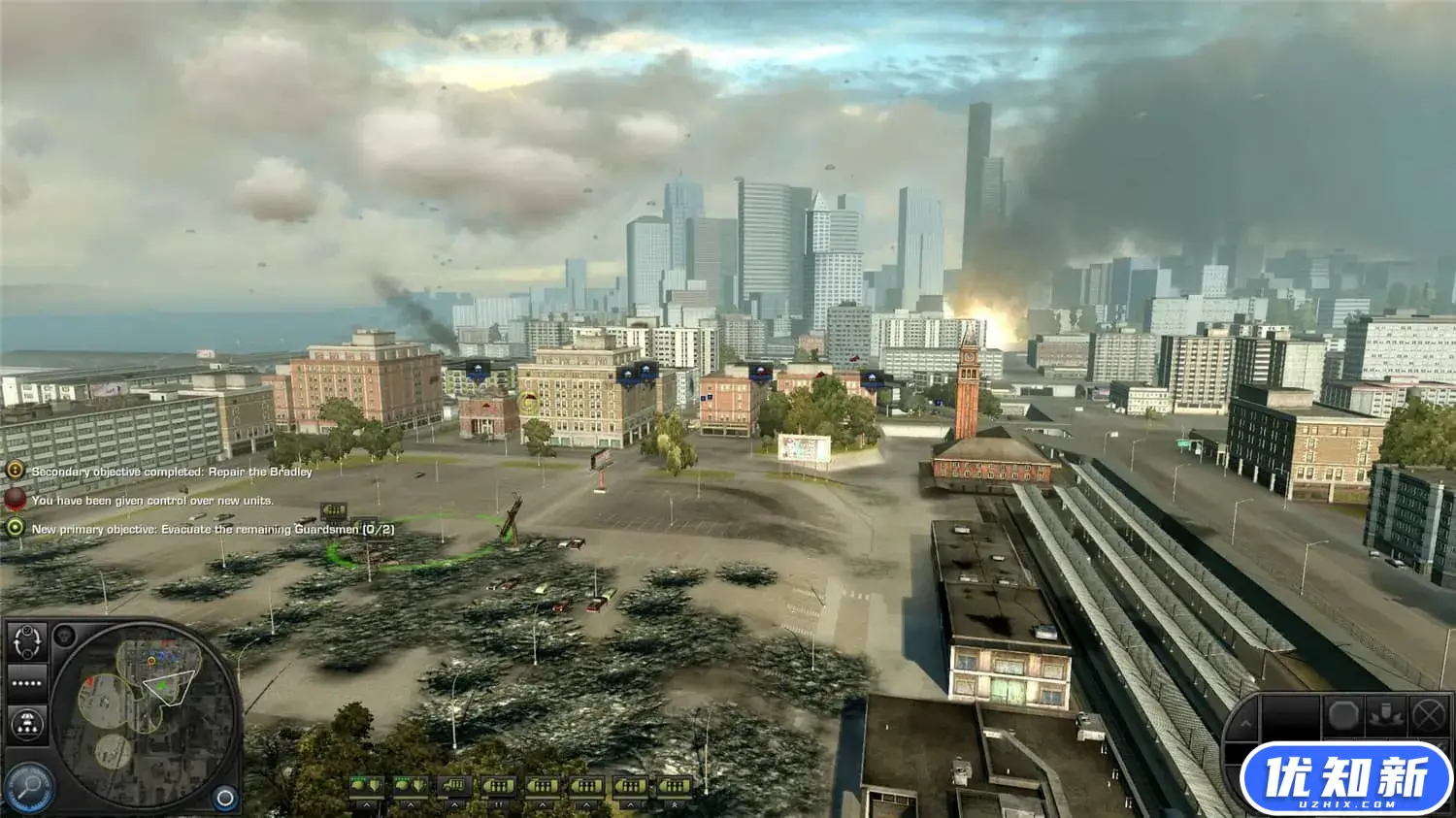Viewport: 1456px width, 818px height.
Task: Click the camera rotation control on minimap panel
Action: pyautogui.click(x=27, y=643)
